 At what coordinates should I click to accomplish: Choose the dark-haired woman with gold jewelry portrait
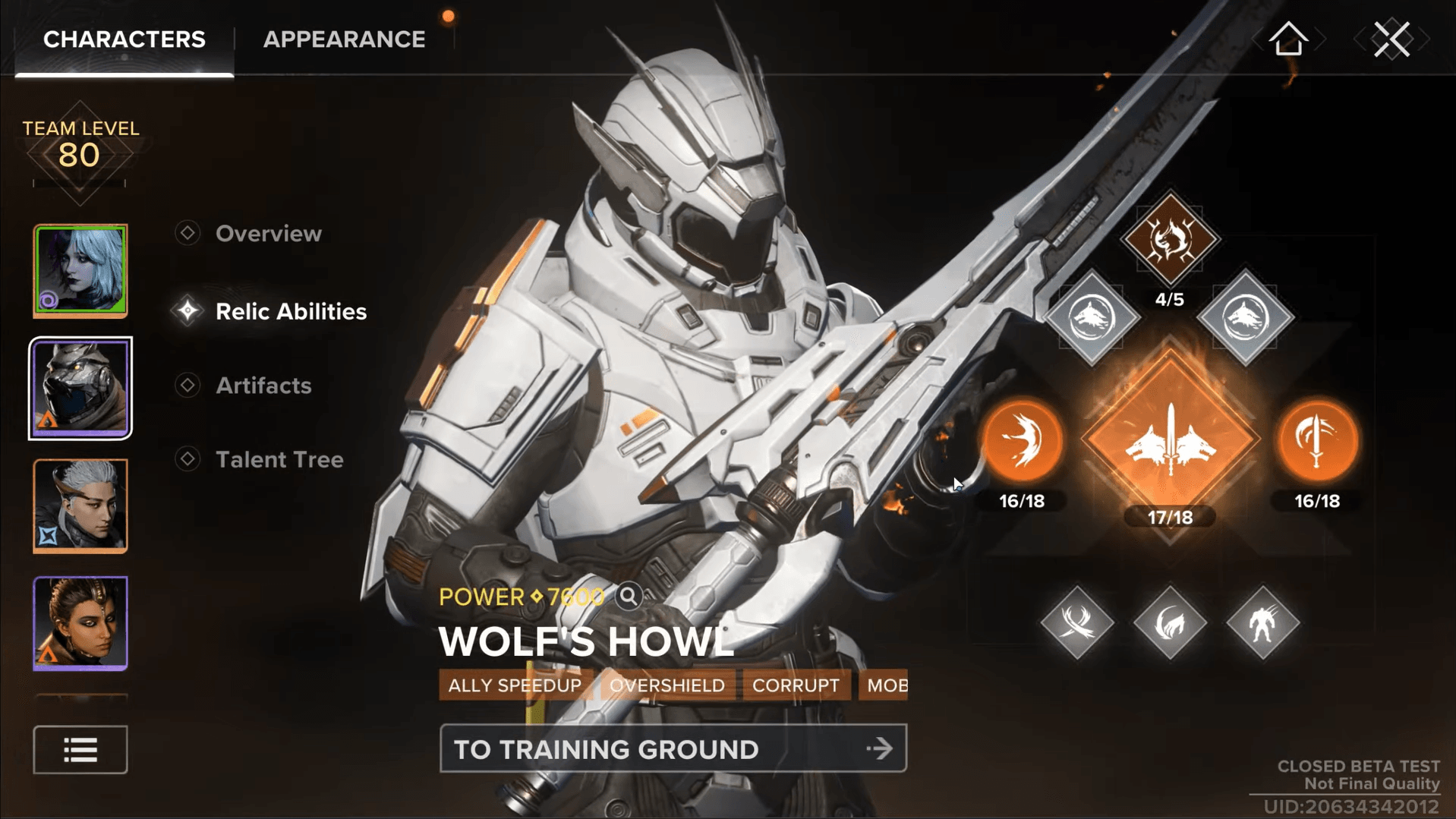[80, 623]
